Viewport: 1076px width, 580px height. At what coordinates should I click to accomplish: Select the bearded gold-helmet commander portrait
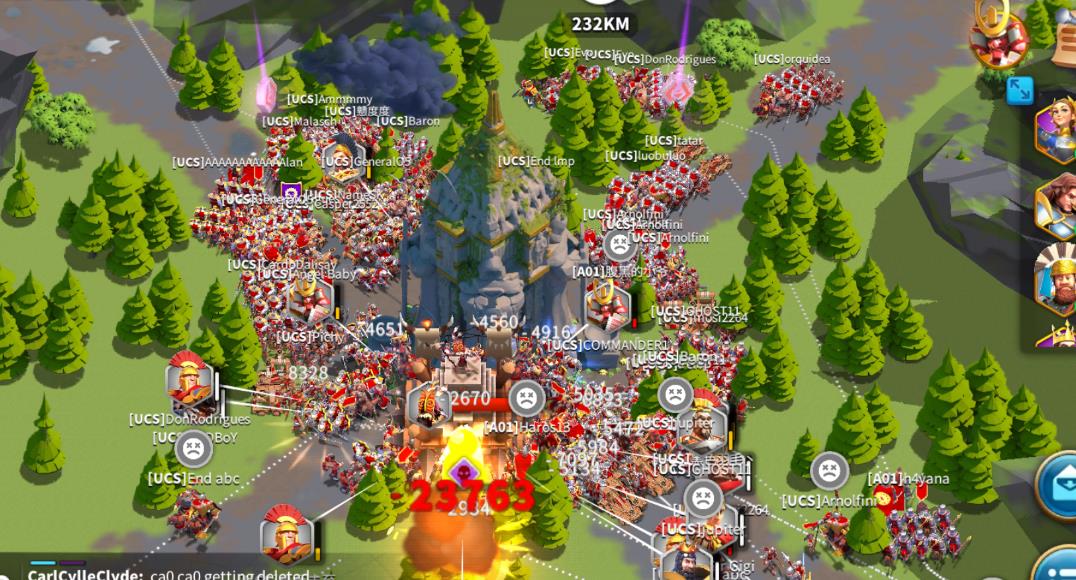click(1056, 277)
